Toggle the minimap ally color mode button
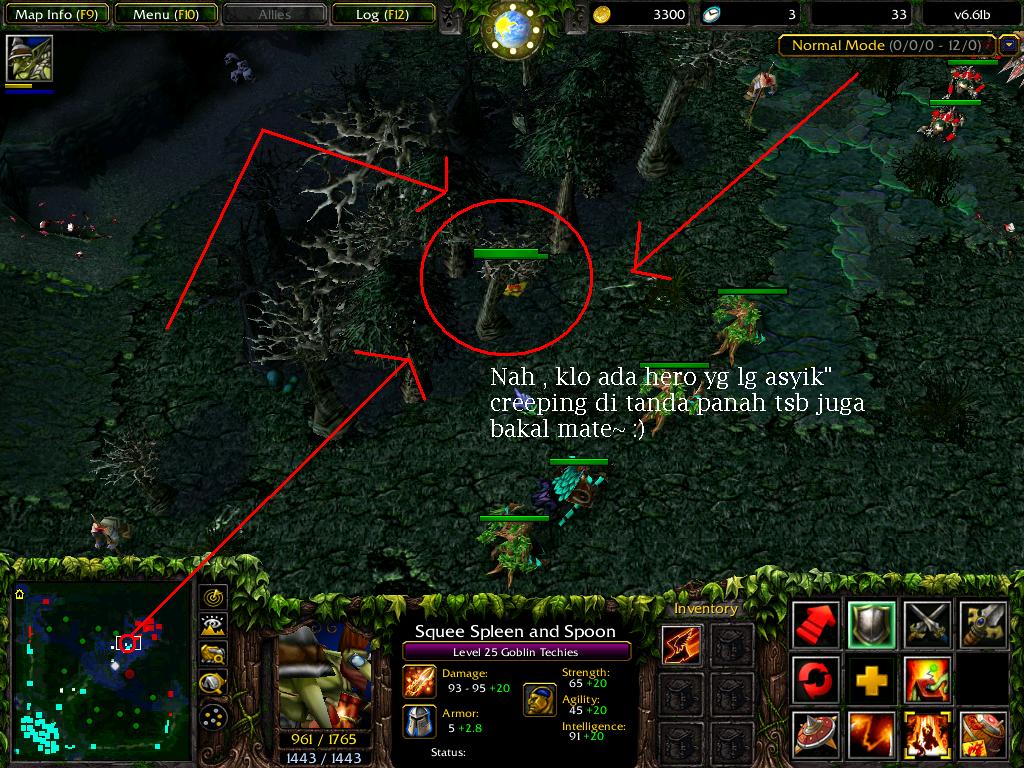 point(214,655)
